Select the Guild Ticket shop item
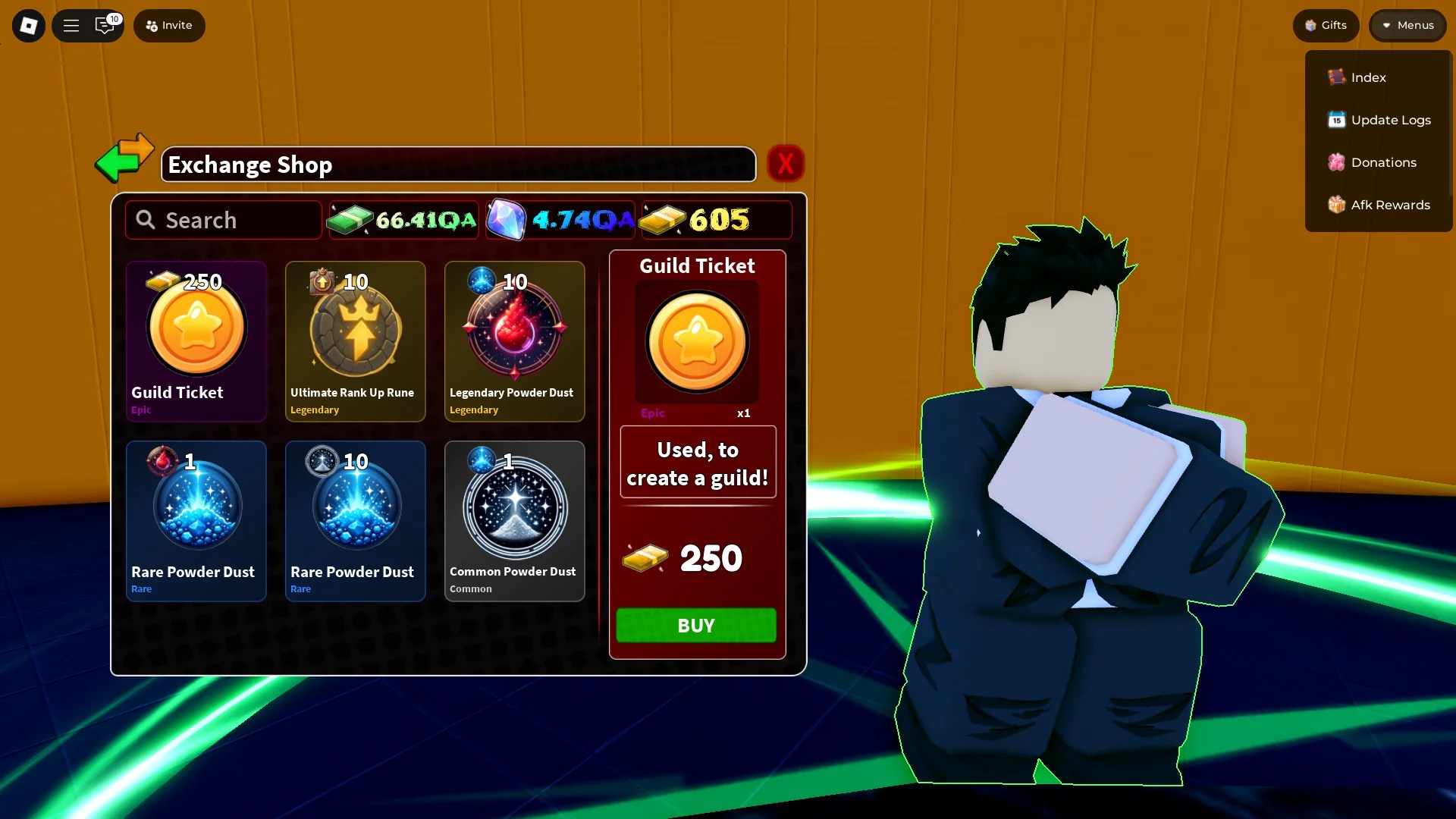Image resolution: width=1456 pixels, height=819 pixels. pos(196,341)
